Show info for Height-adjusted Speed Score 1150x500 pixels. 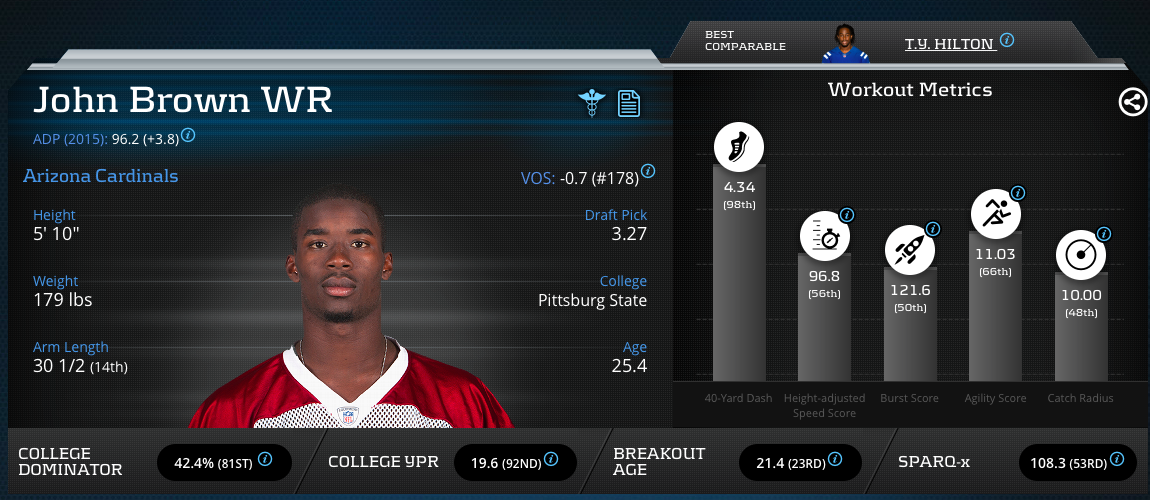[847, 214]
